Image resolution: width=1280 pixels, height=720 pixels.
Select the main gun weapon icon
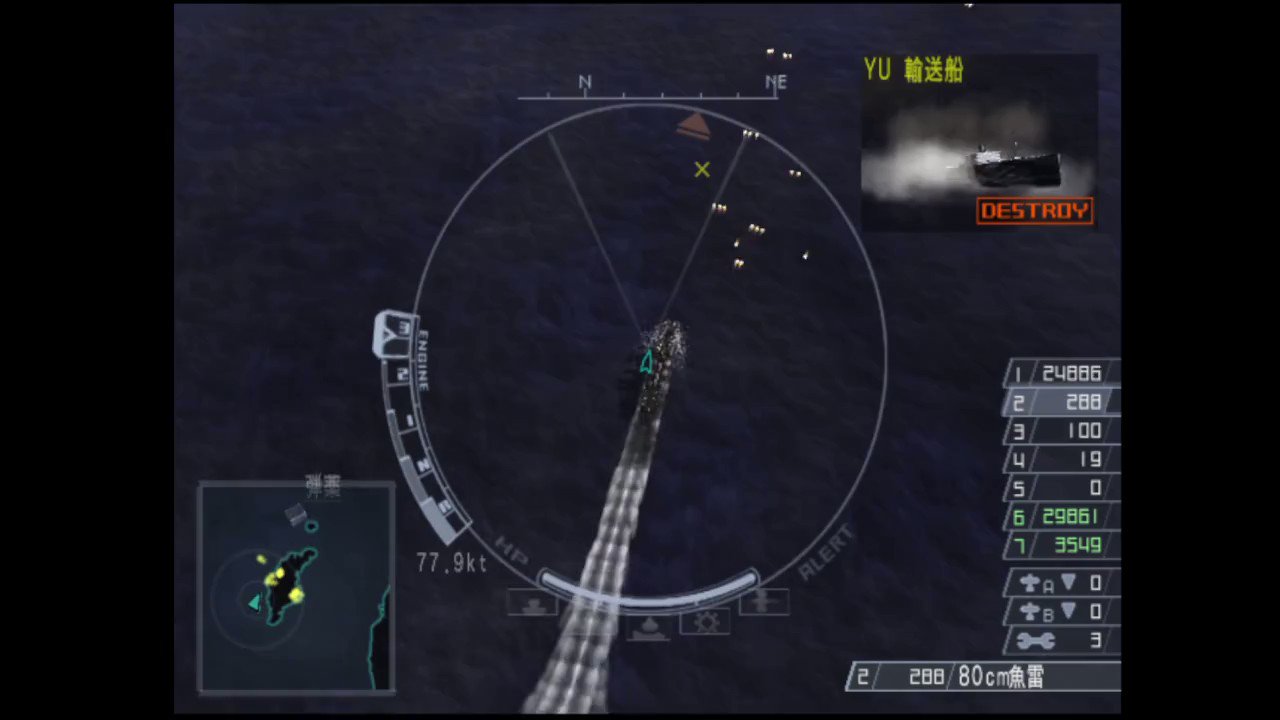click(533, 602)
